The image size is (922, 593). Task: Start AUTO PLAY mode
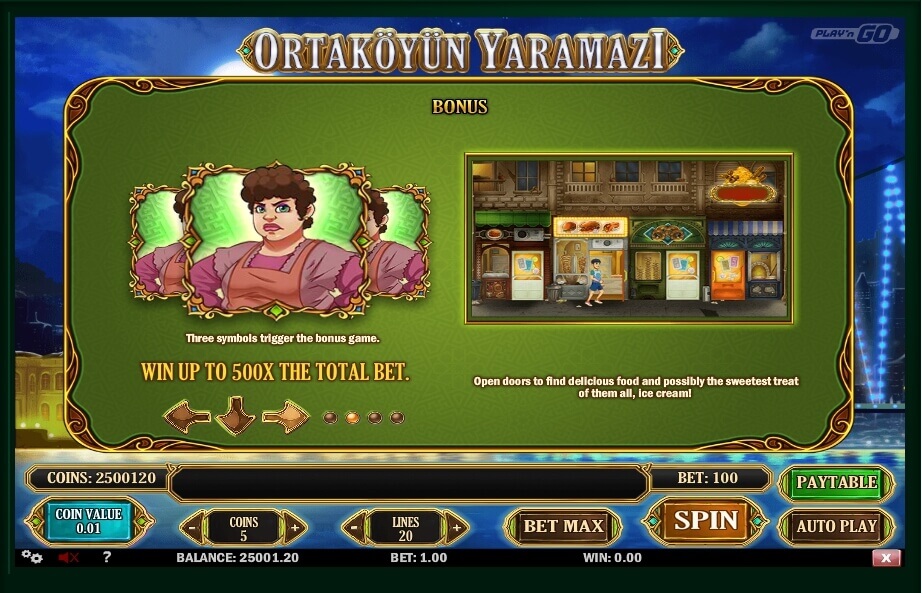(x=836, y=526)
